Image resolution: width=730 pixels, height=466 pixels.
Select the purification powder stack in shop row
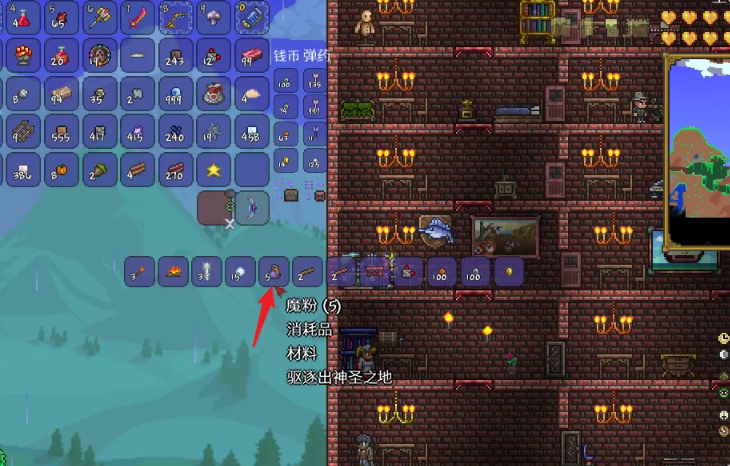pyautogui.click(x=273, y=271)
